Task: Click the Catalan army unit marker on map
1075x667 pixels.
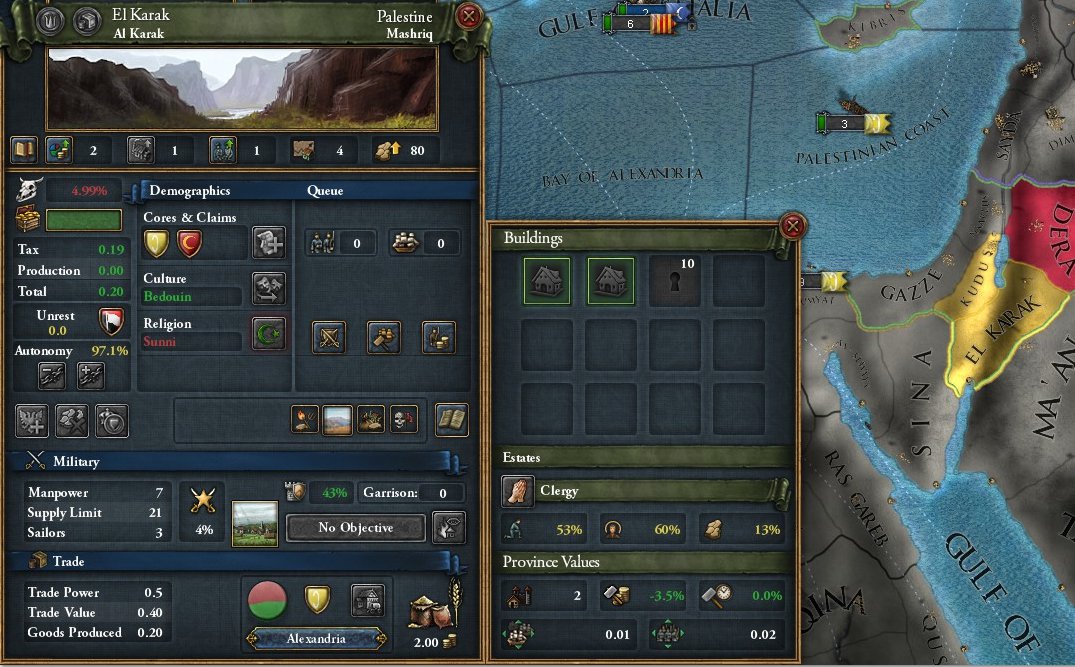Action: 659,25
